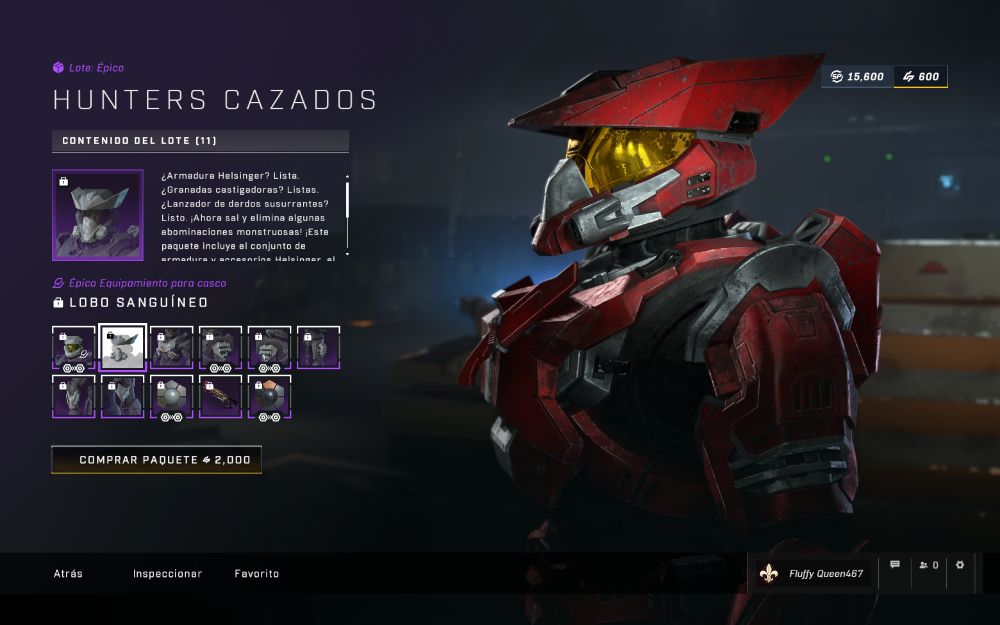Viewport: 1000px width, 625px height.
Task: Choose Inspeccionar in the bottom bar
Action: (167, 574)
